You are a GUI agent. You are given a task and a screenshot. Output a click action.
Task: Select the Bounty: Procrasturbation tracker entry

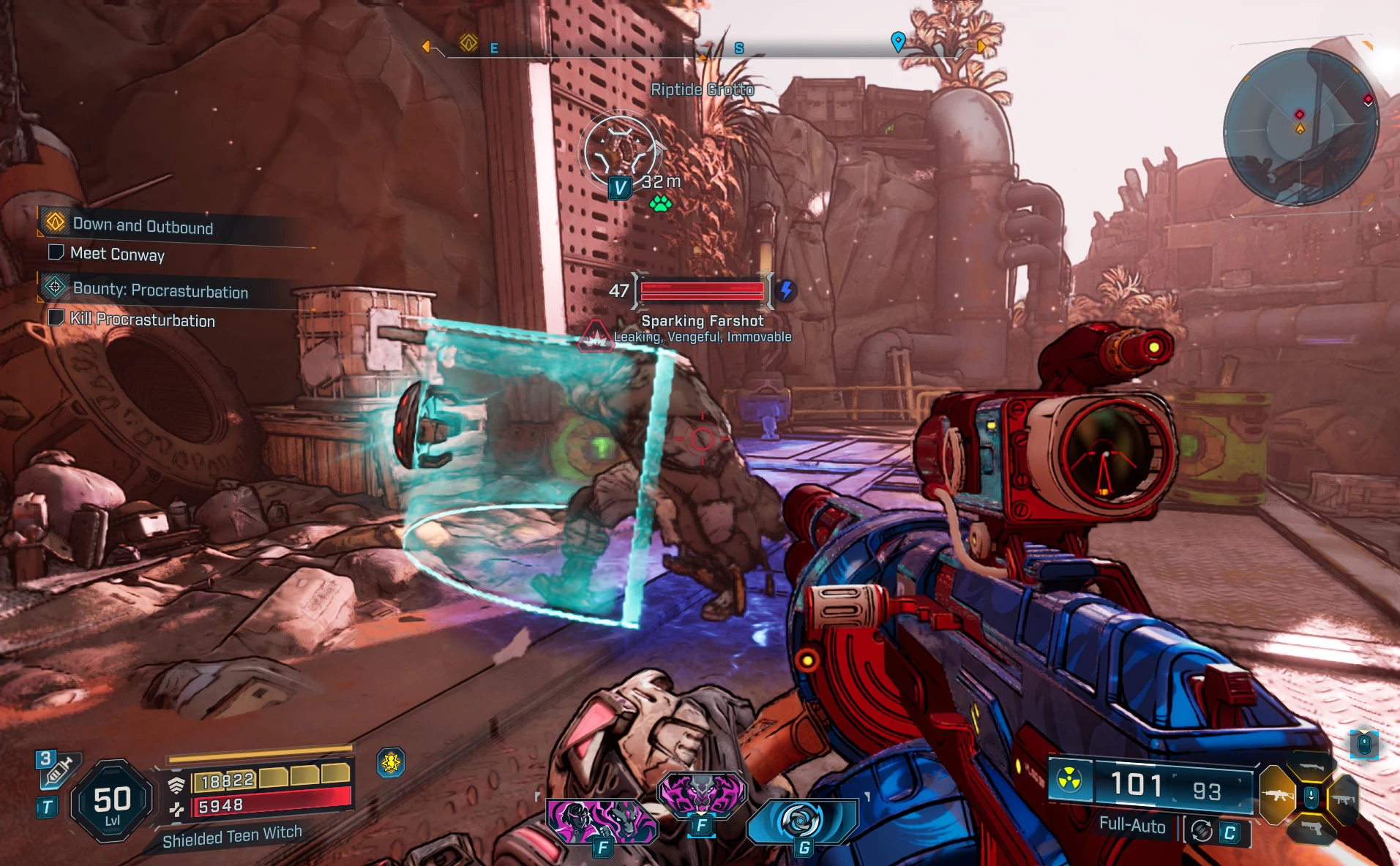coord(160,290)
